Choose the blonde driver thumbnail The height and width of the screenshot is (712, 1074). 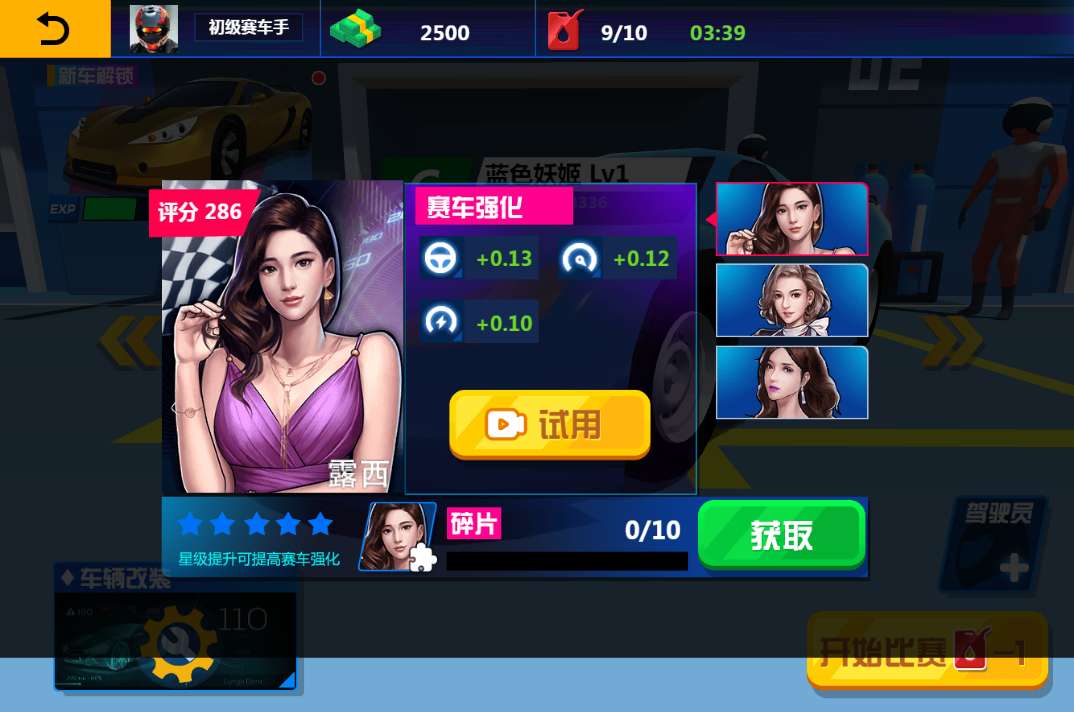[792, 300]
